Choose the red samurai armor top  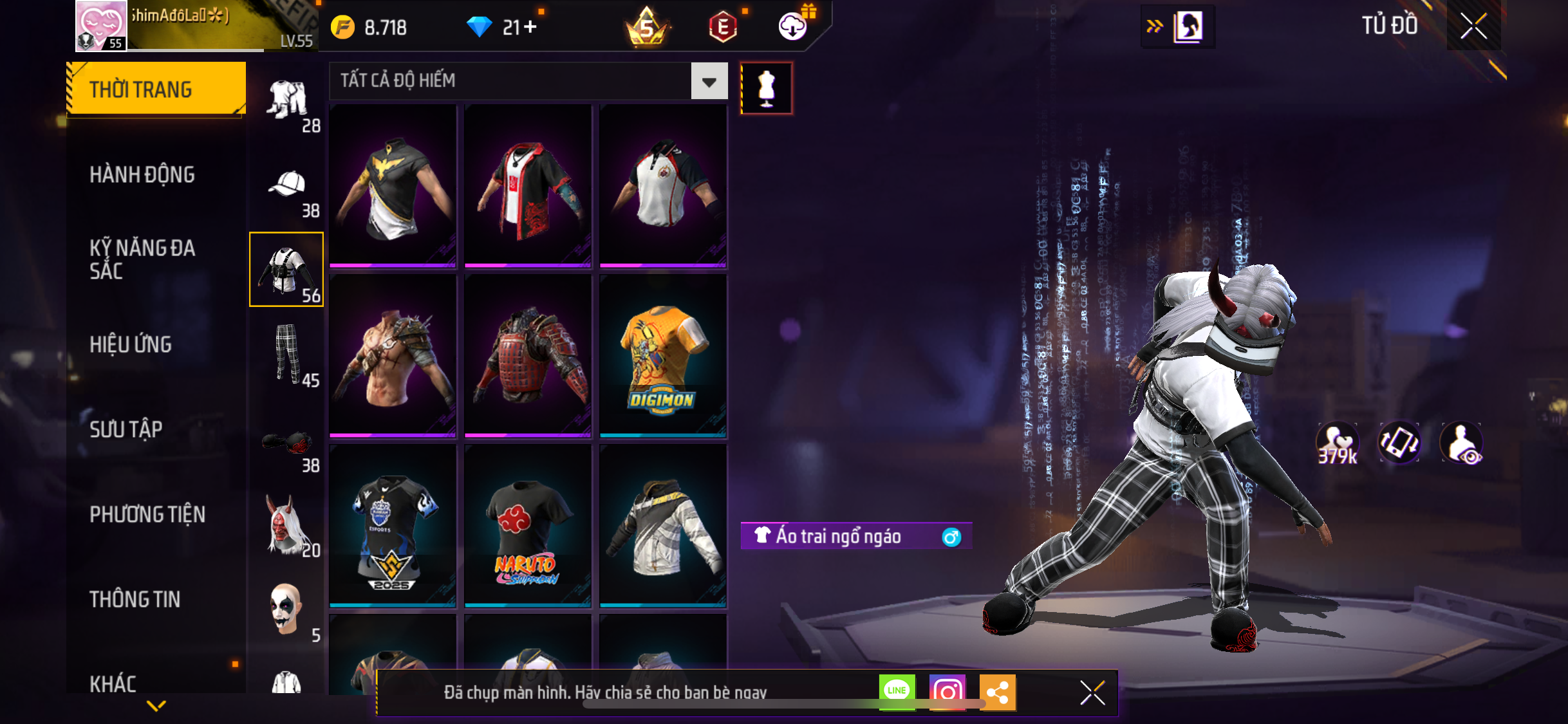coord(527,356)
